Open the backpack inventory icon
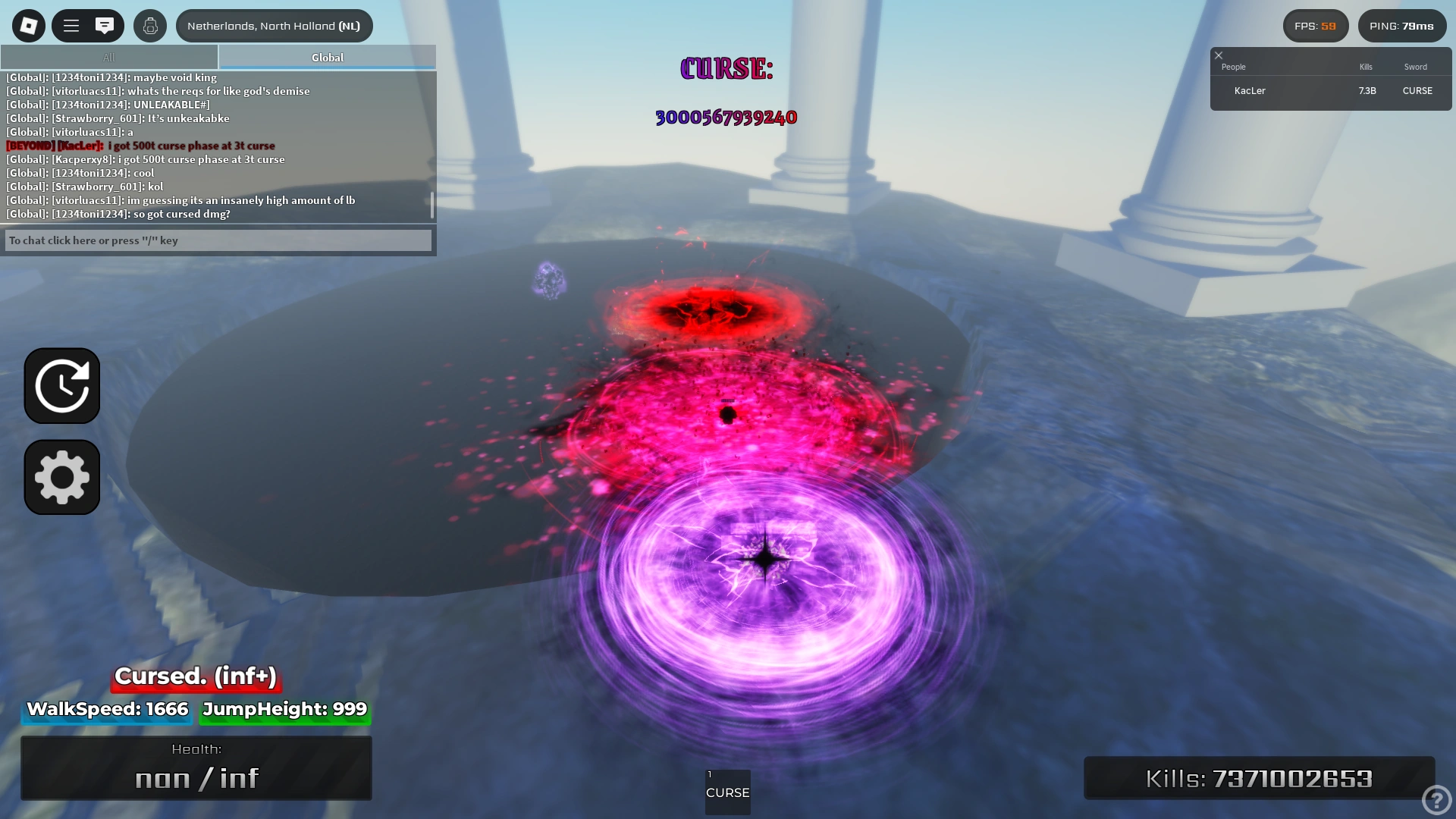 tap(149, 25)
